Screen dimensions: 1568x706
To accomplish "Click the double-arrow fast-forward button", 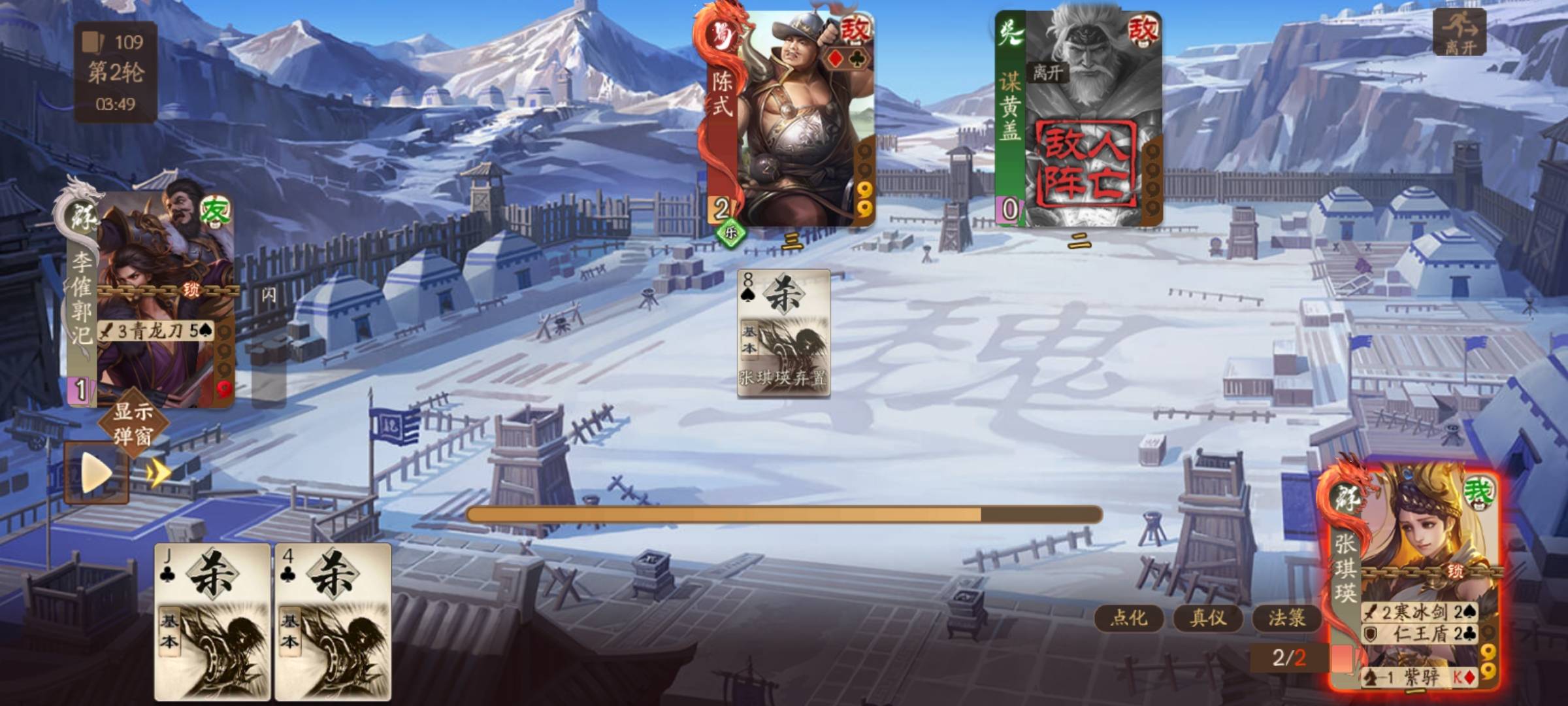I will coord(159,472).
